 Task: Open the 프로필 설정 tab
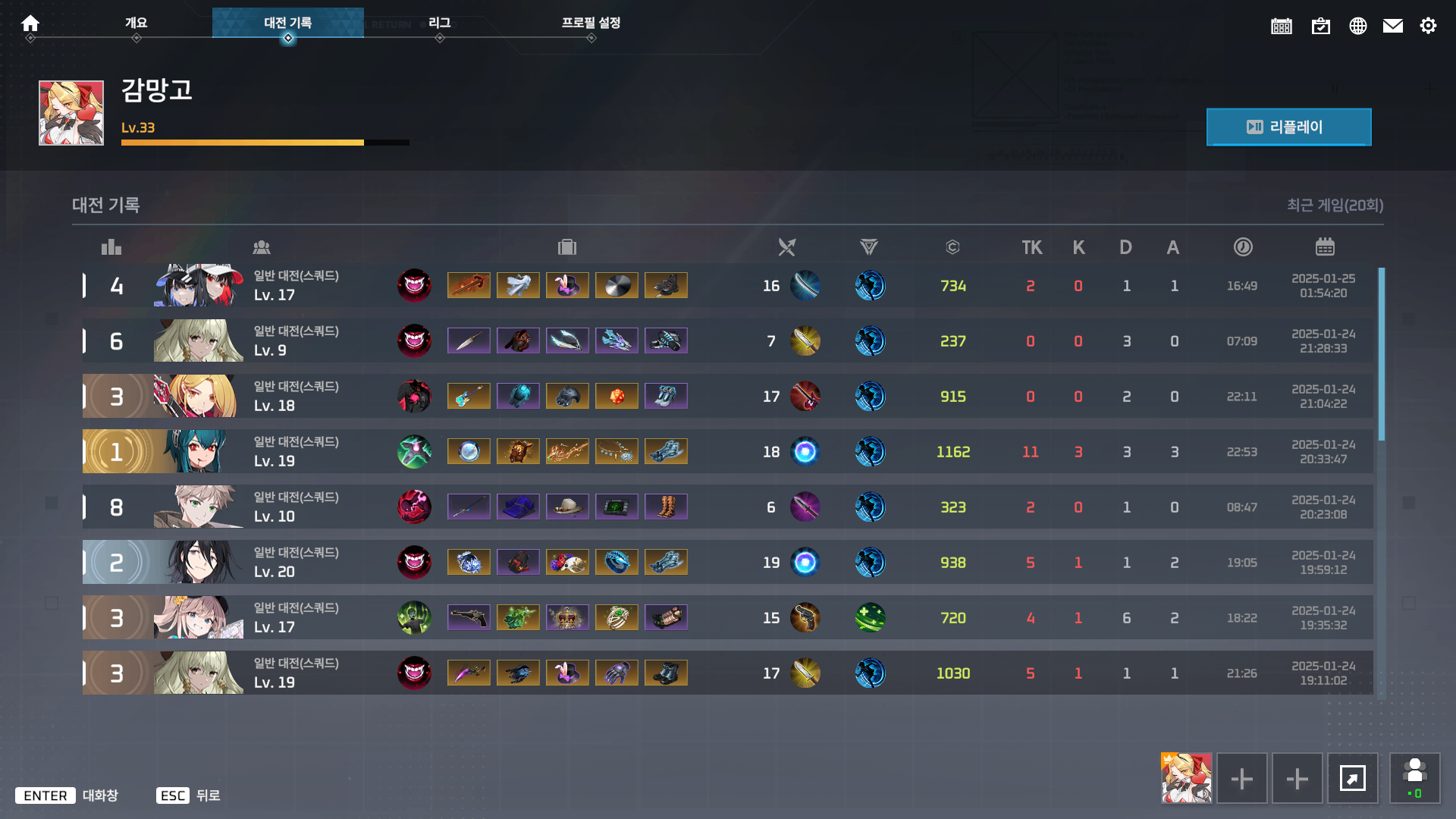click(591, 24)
